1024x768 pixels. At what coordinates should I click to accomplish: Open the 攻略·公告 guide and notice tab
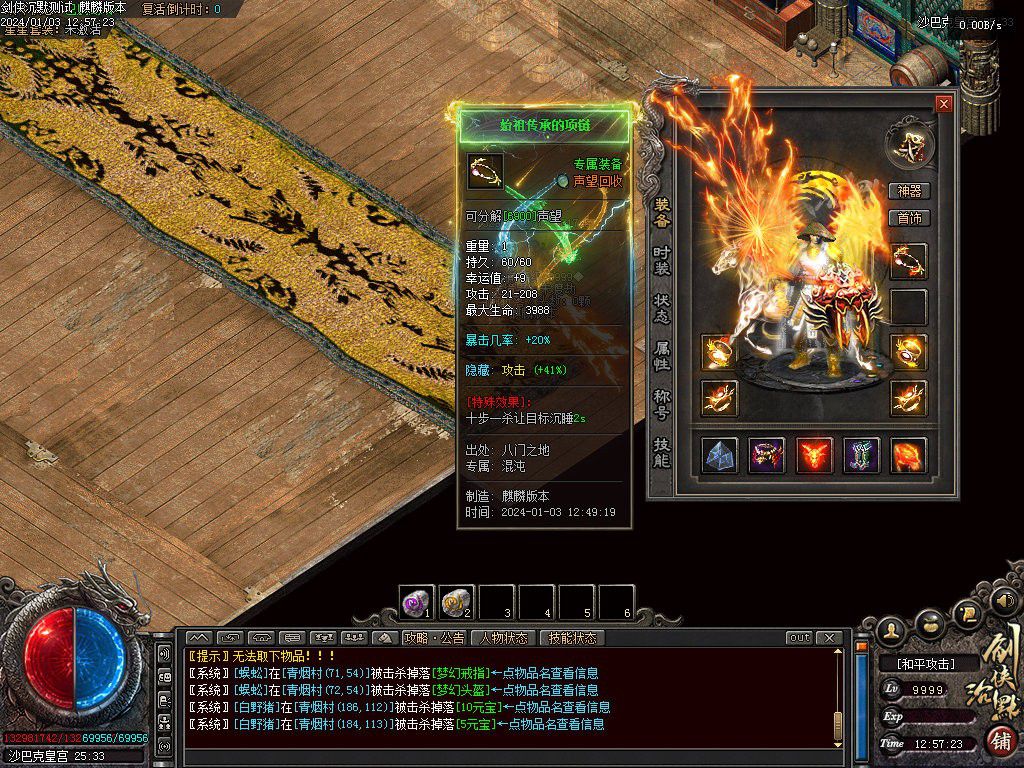coord(434,638)
